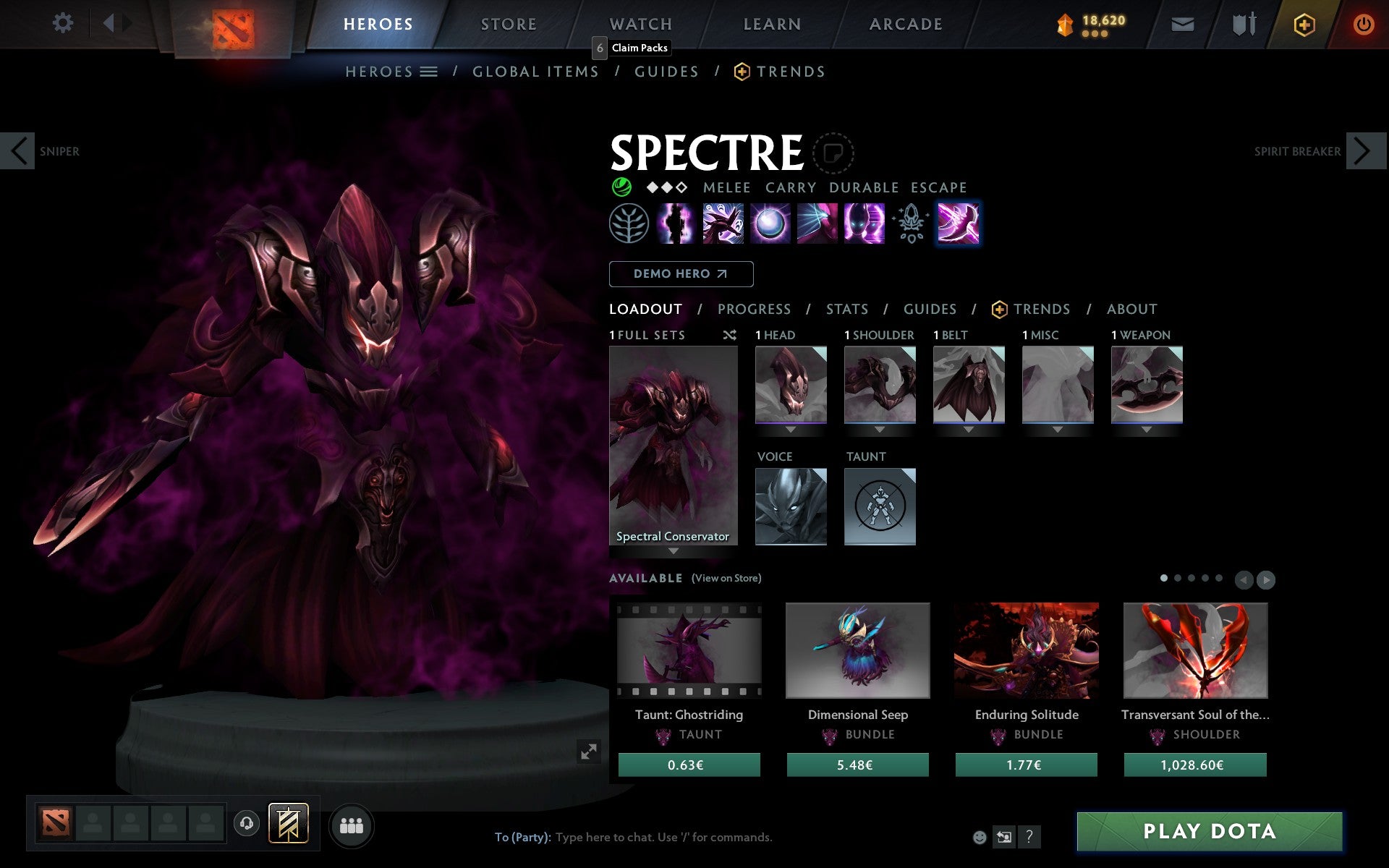
Task: Click the View on Store link
Action: pos(726,579)
